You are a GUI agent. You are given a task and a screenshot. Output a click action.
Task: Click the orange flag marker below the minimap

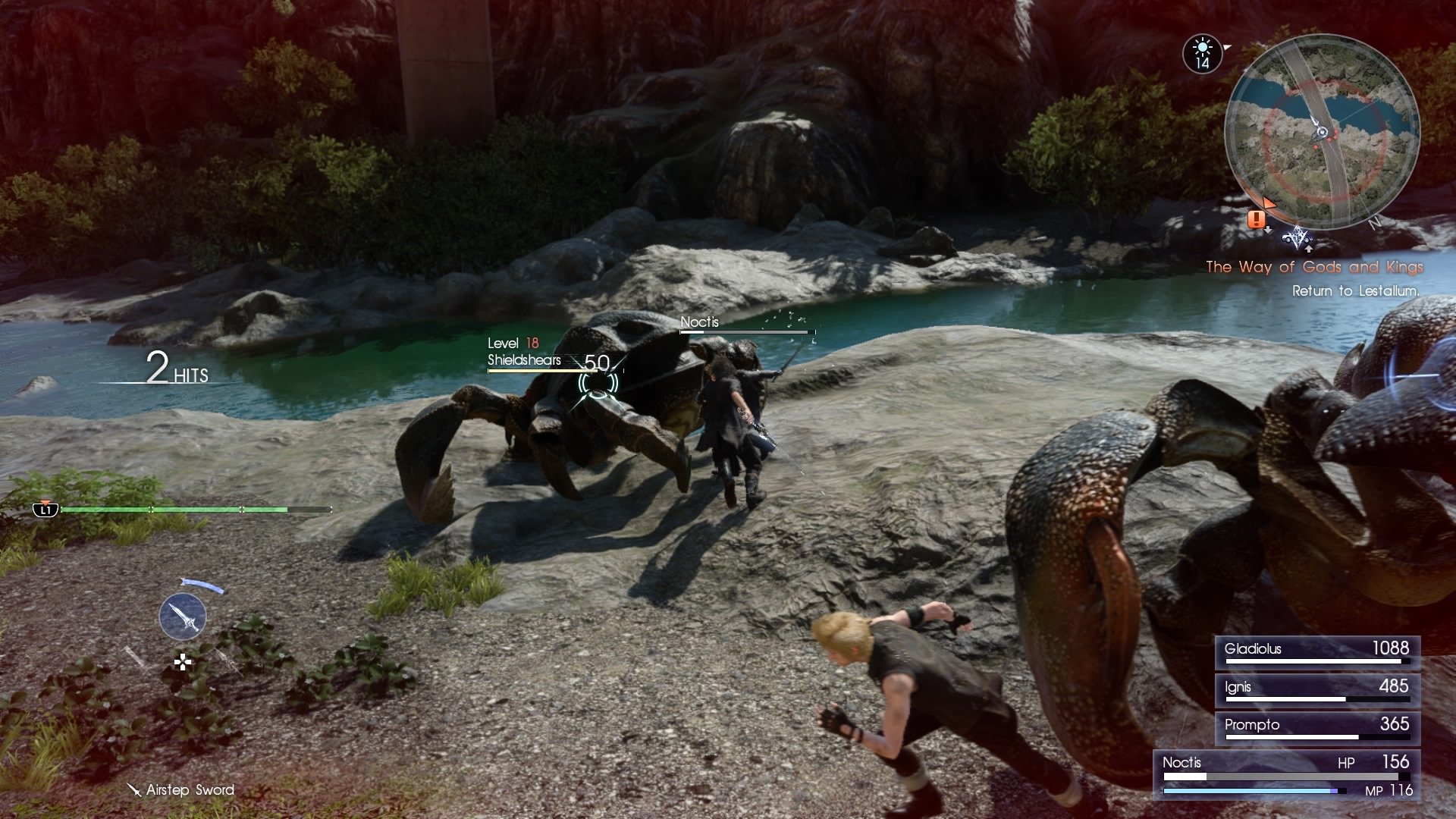(1269, 202)
